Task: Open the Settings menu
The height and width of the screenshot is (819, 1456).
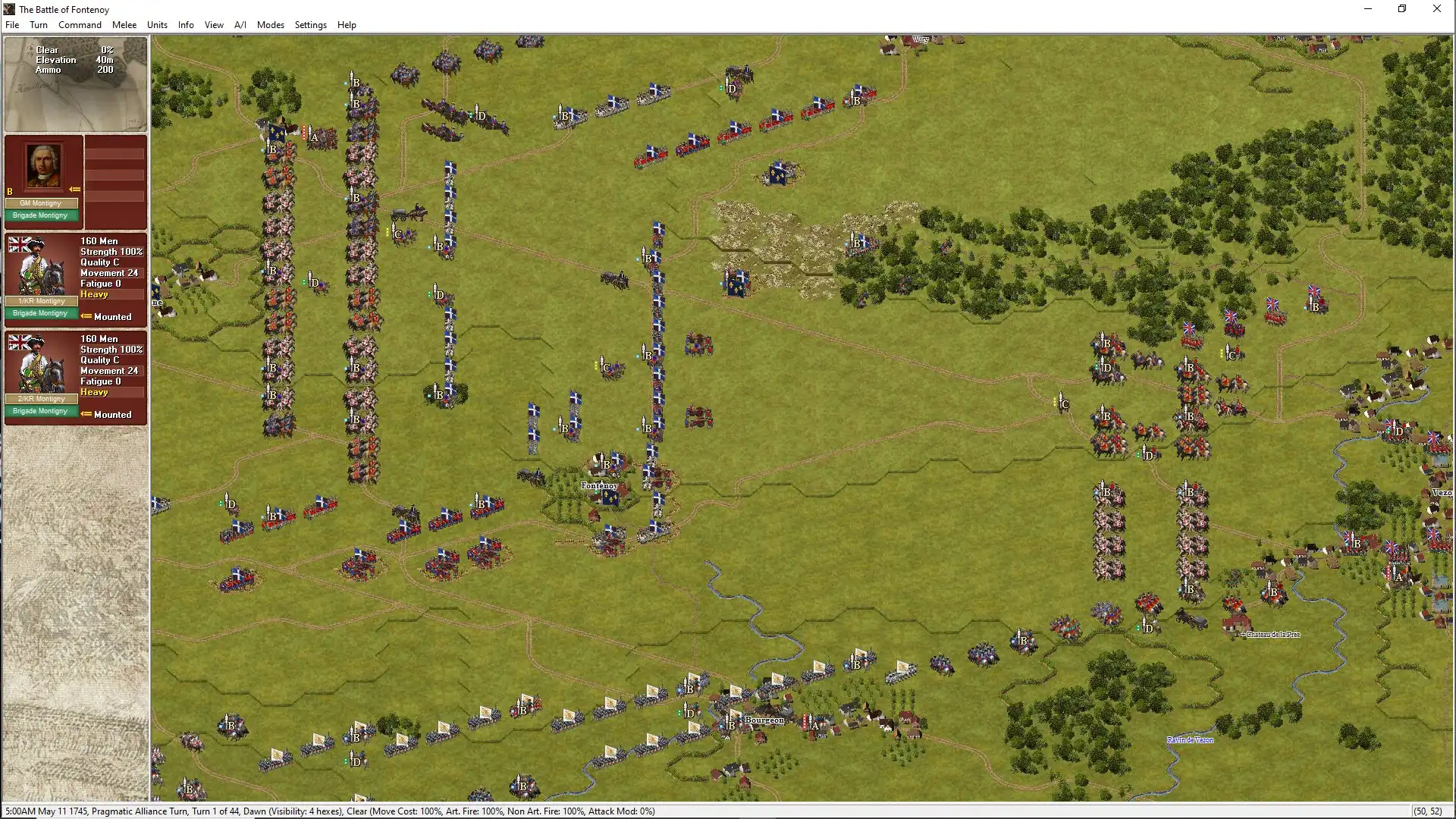Action: click(x=310, y=24)
